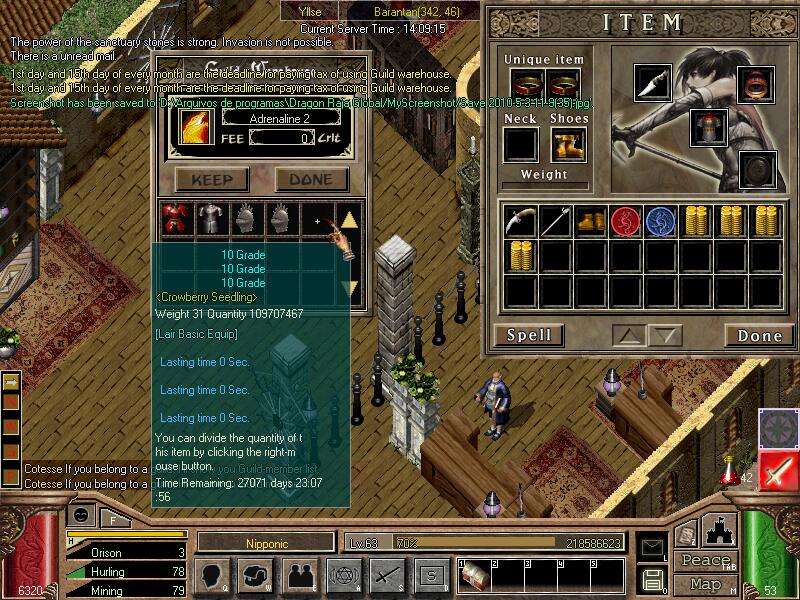Screen dimensions: 800x600
Task: Select the equipped chest armor slot
Action: pyautogui.click(x=708, y=127)
